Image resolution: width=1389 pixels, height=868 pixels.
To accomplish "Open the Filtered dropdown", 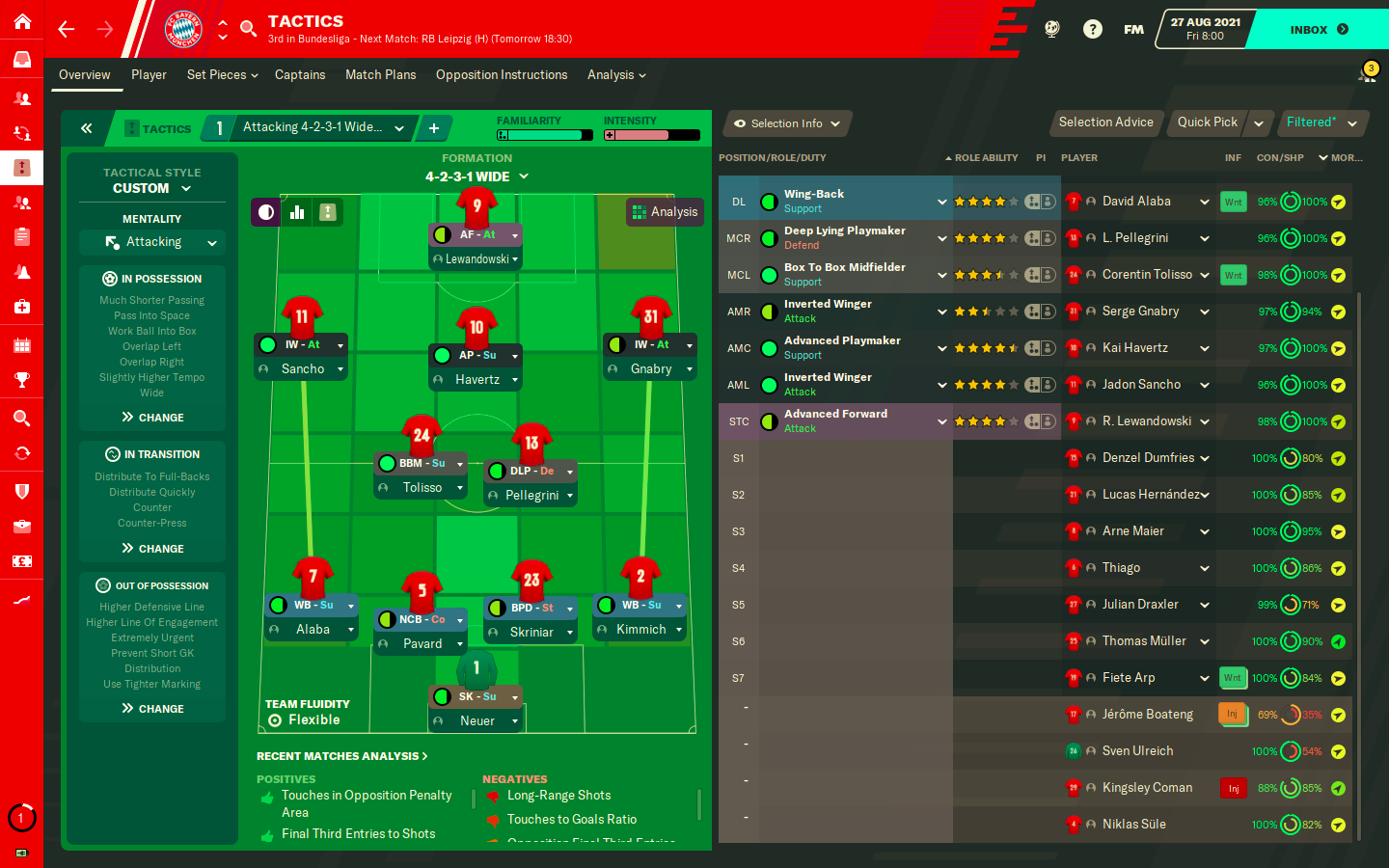I will (1321, 122).
